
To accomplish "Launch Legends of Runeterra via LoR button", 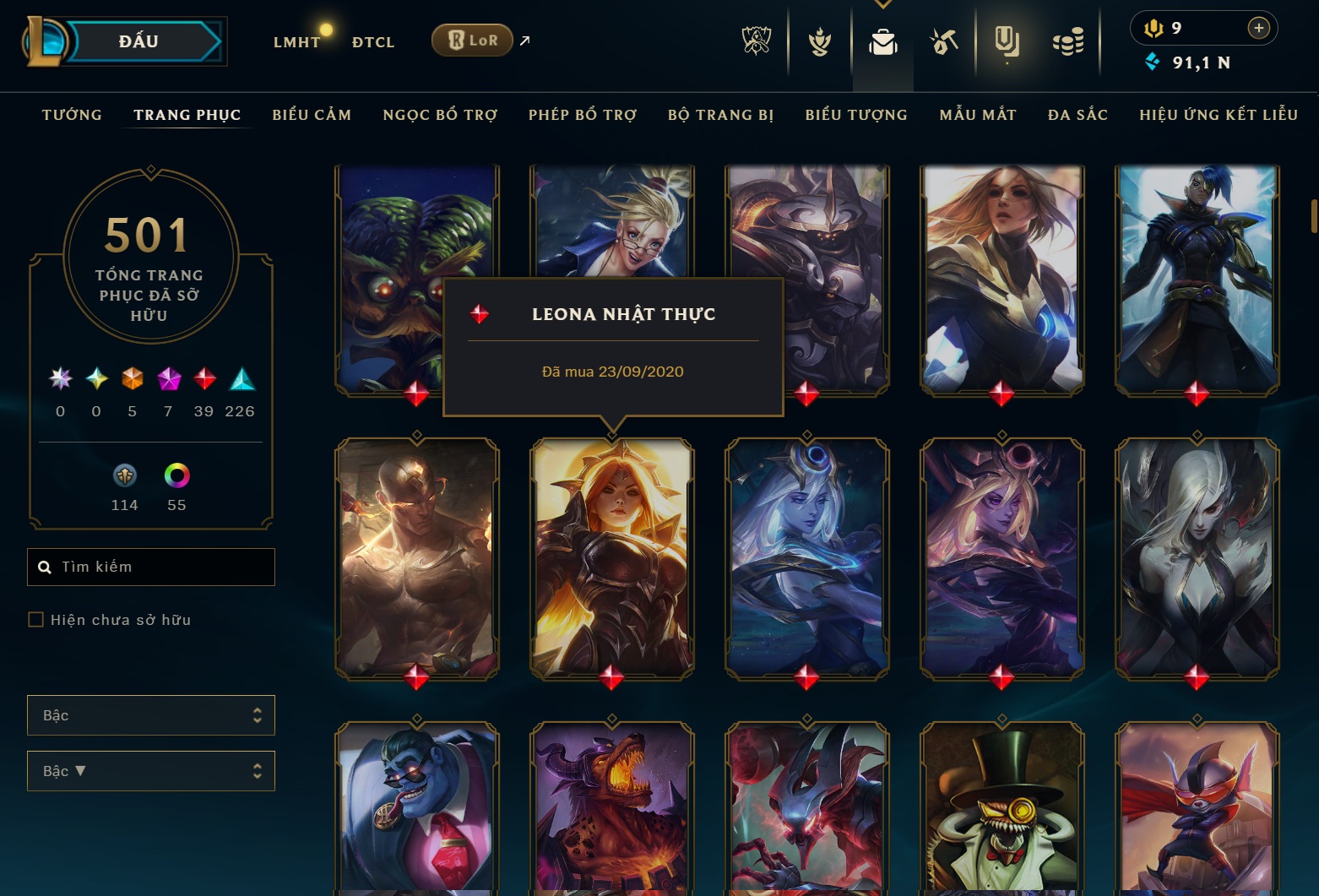I will coord(471,39).
